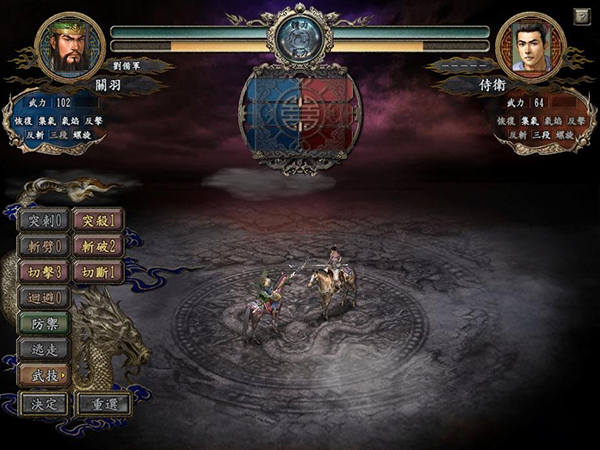Screen dimensions: 600x450
Task: Open the question mark help button
Action: pos(581,16)
